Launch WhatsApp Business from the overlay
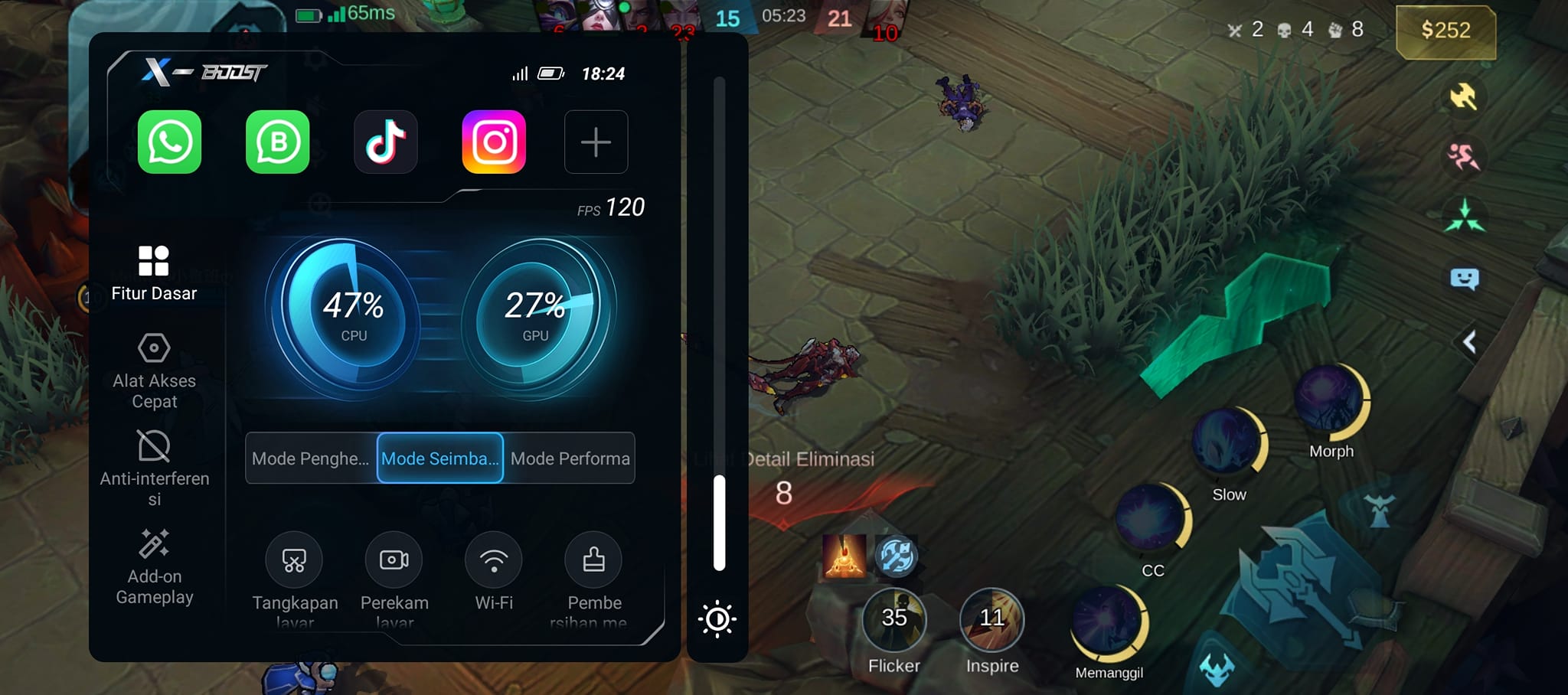 [x=277, y=142]
